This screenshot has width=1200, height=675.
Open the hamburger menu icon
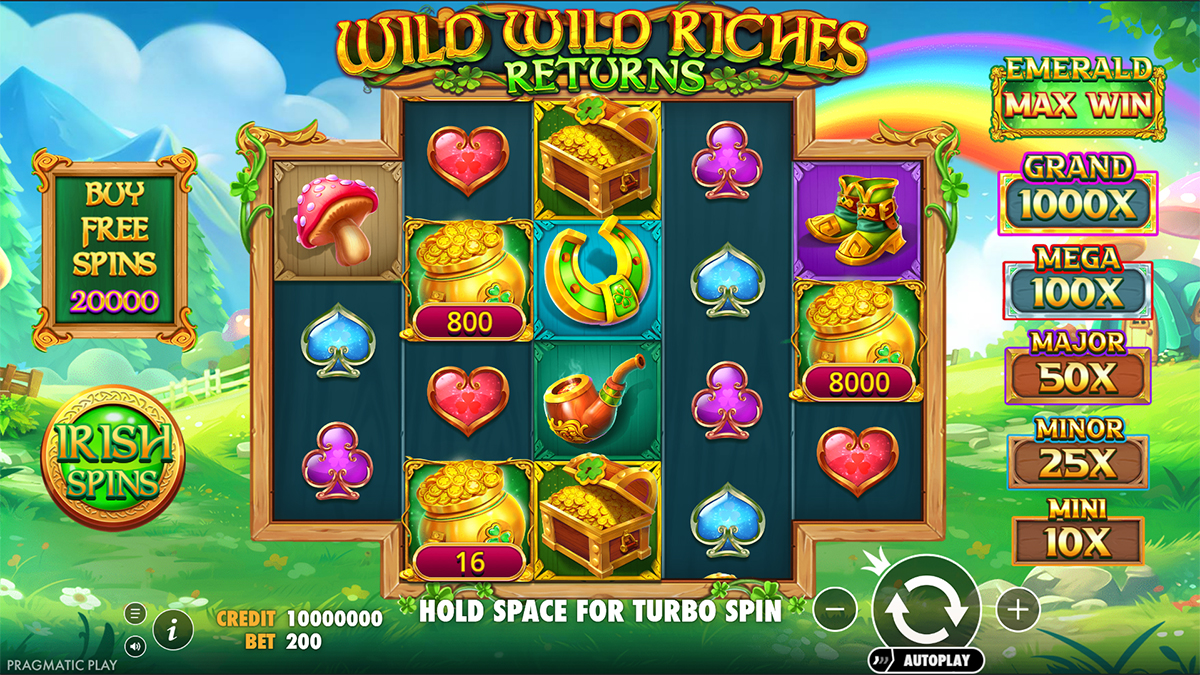tap(136, 614)
